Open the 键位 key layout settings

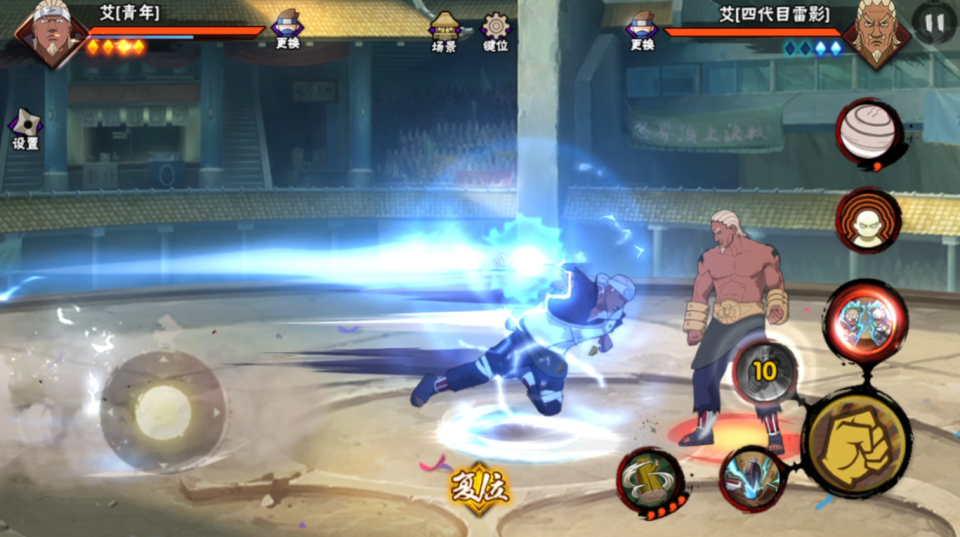coord(495,30)
